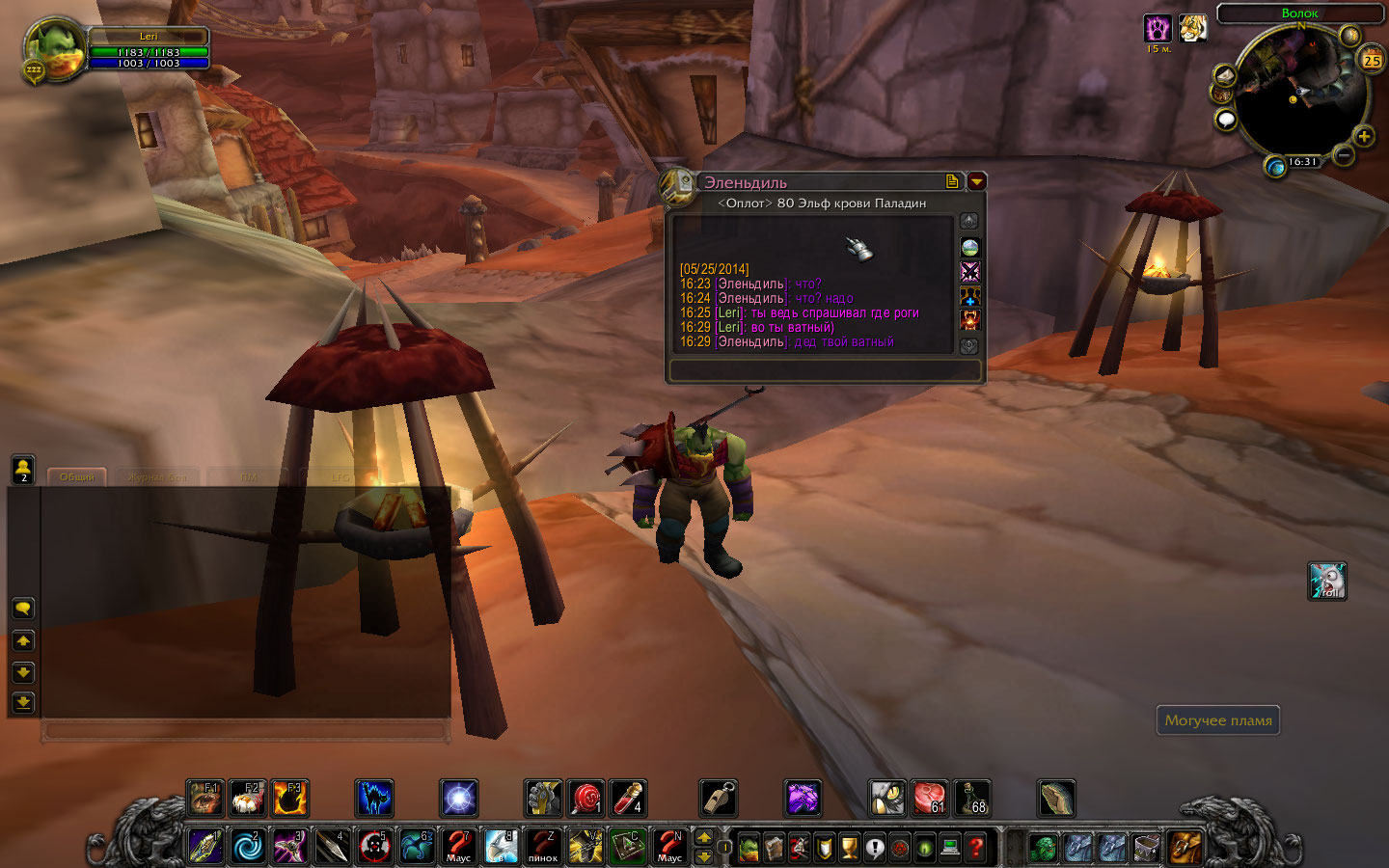Click the пинок macro button
Image resolution: width=1389 pixels, height=868 pixels.
[543, 847]
